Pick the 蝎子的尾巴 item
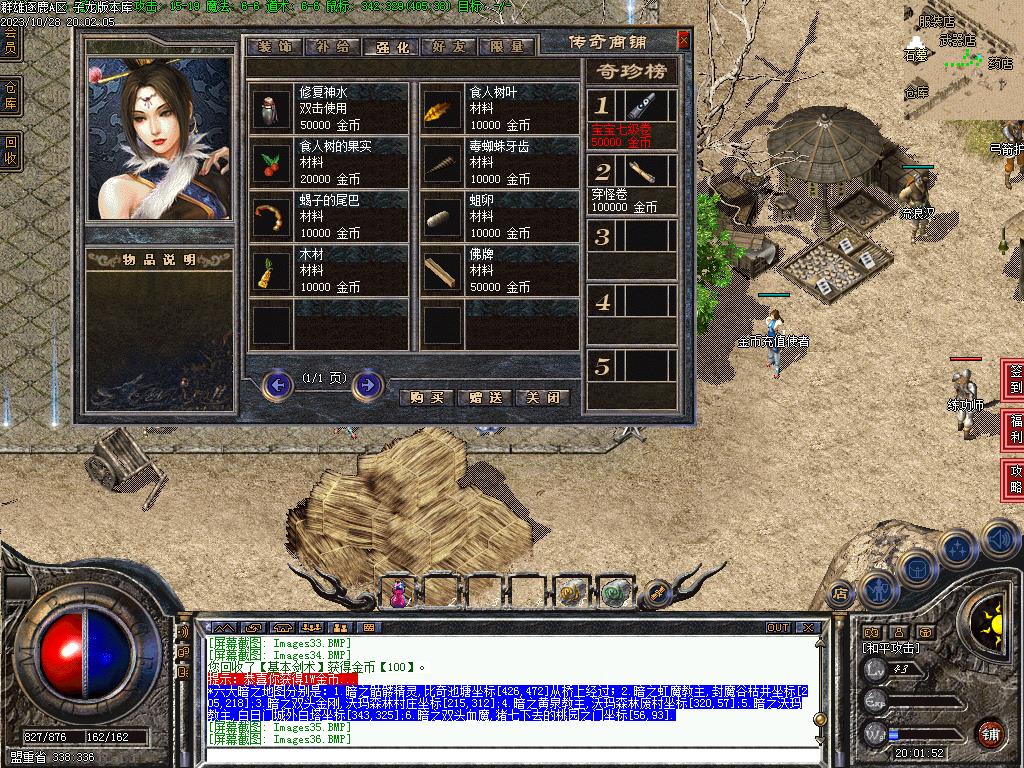1024x768 pixels. tap(330, 216)
